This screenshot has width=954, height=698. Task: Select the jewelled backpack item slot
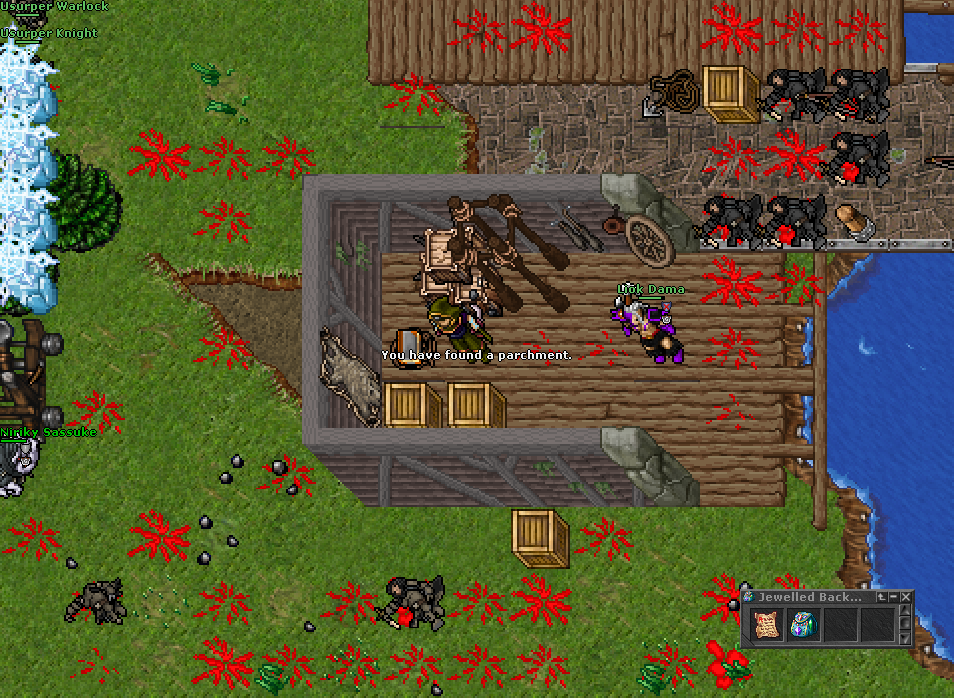tap(802, 625)
